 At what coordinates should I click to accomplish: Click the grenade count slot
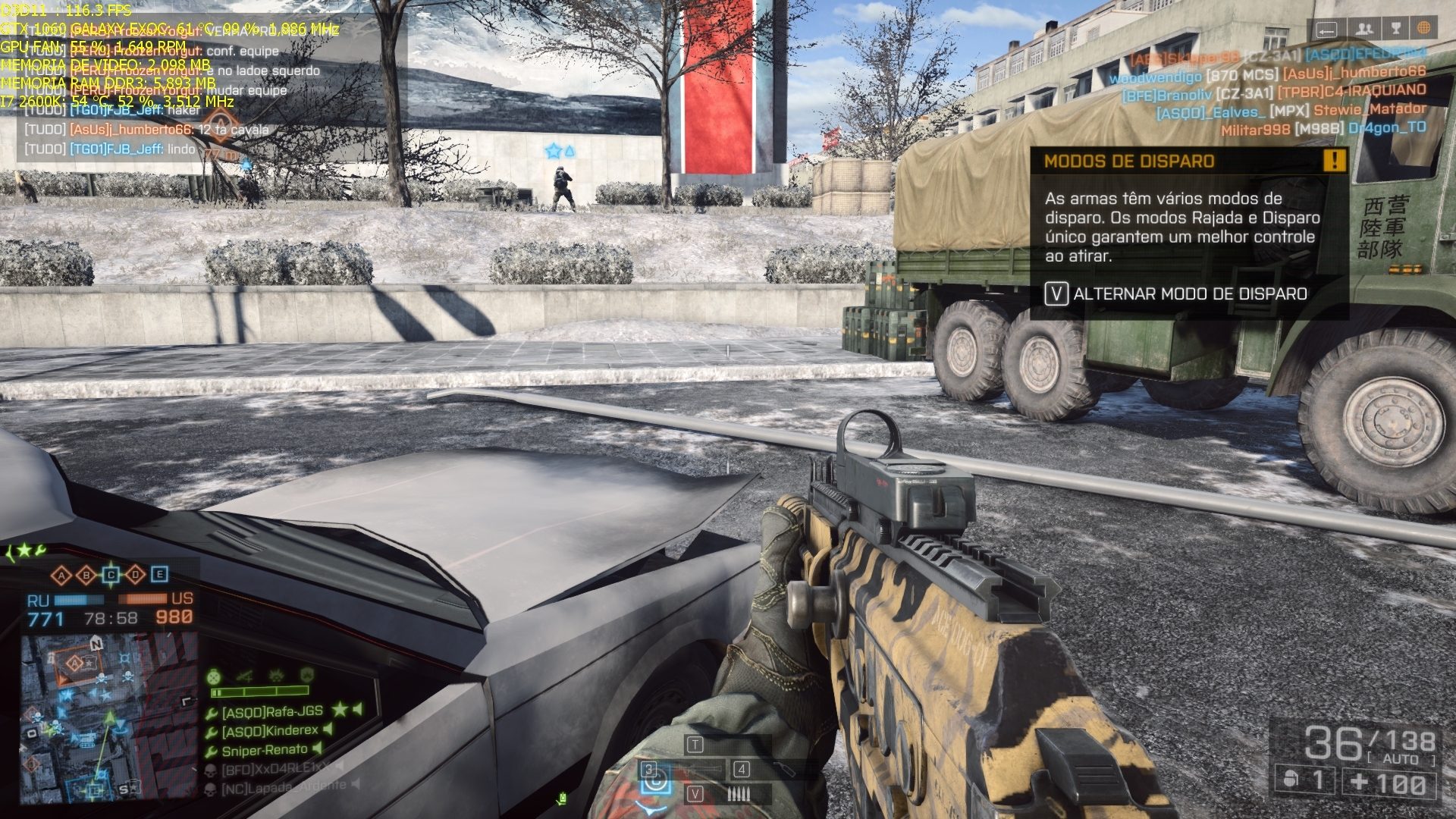click(1305, 780)
